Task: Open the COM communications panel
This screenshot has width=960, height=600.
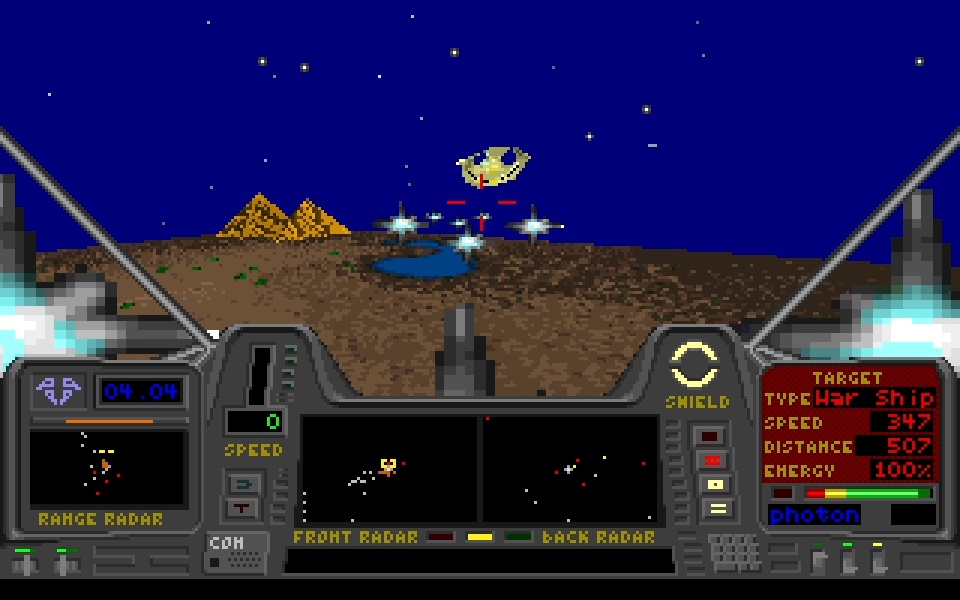Action: [x=237, y=552]
